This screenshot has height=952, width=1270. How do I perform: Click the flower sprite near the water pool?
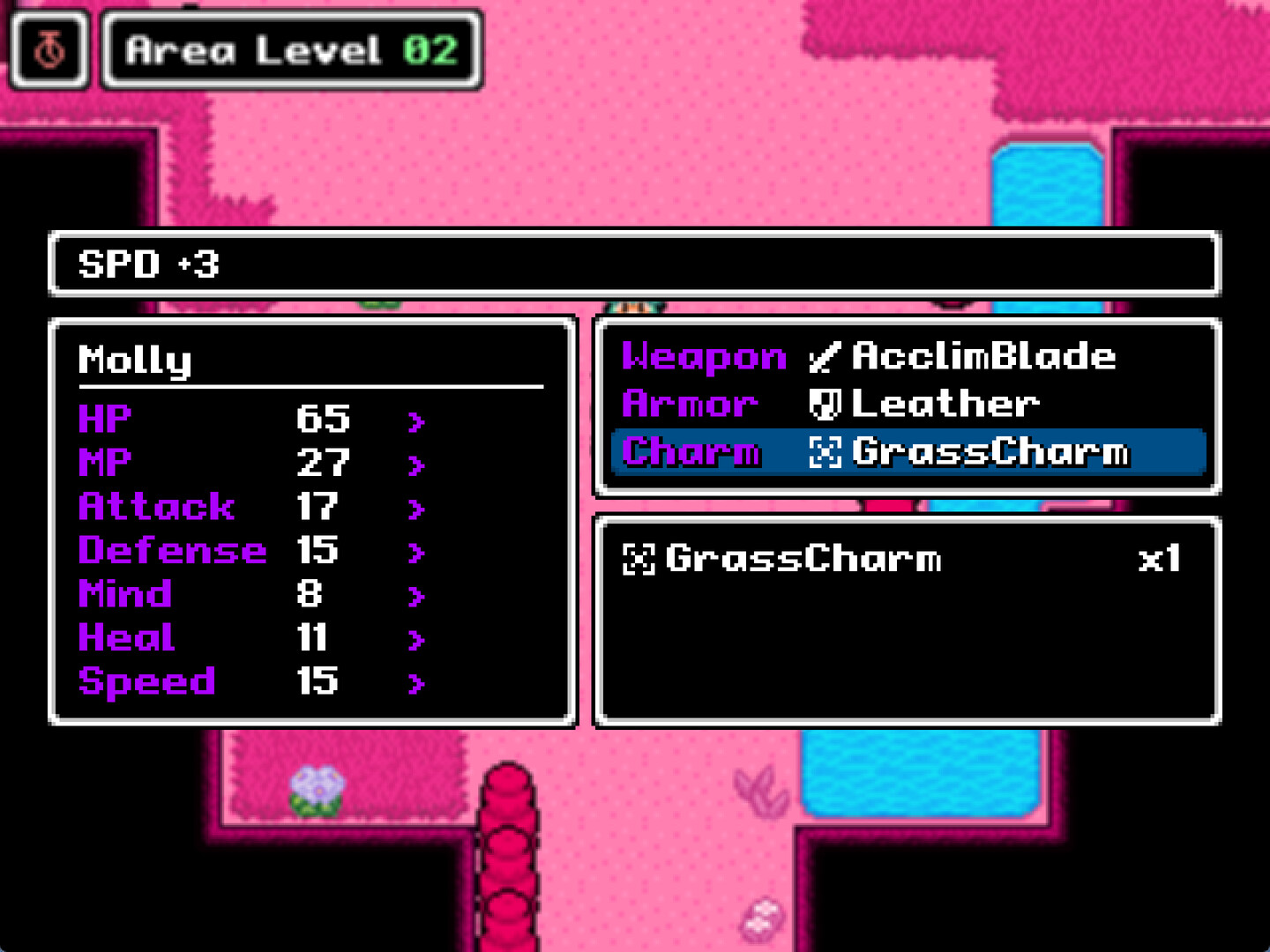coord(320,791)
